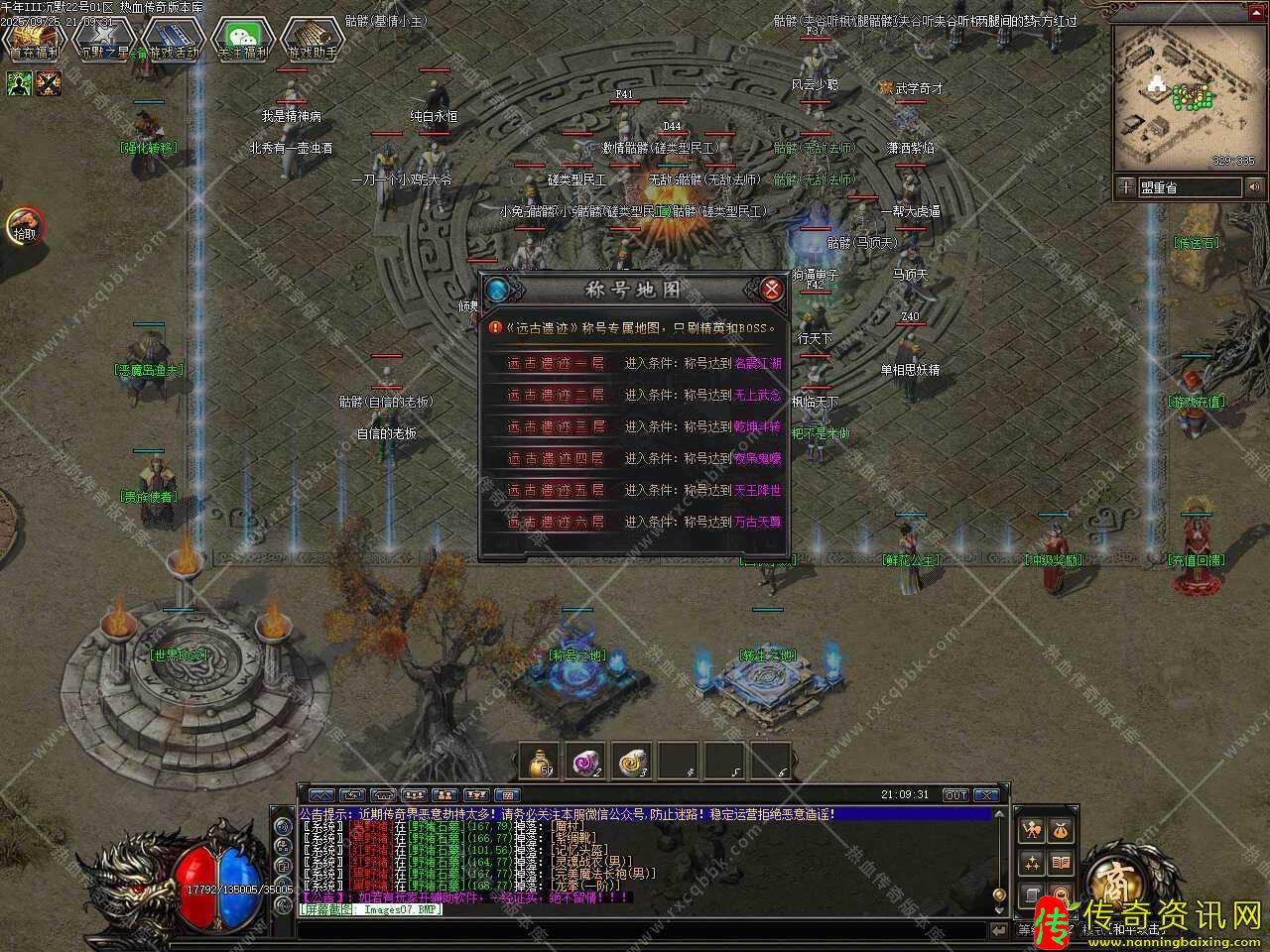The width and height of the screenshot is (1270, 952).
Task: Click the OUT button on chat bar
Action: (x=954, y=795)
